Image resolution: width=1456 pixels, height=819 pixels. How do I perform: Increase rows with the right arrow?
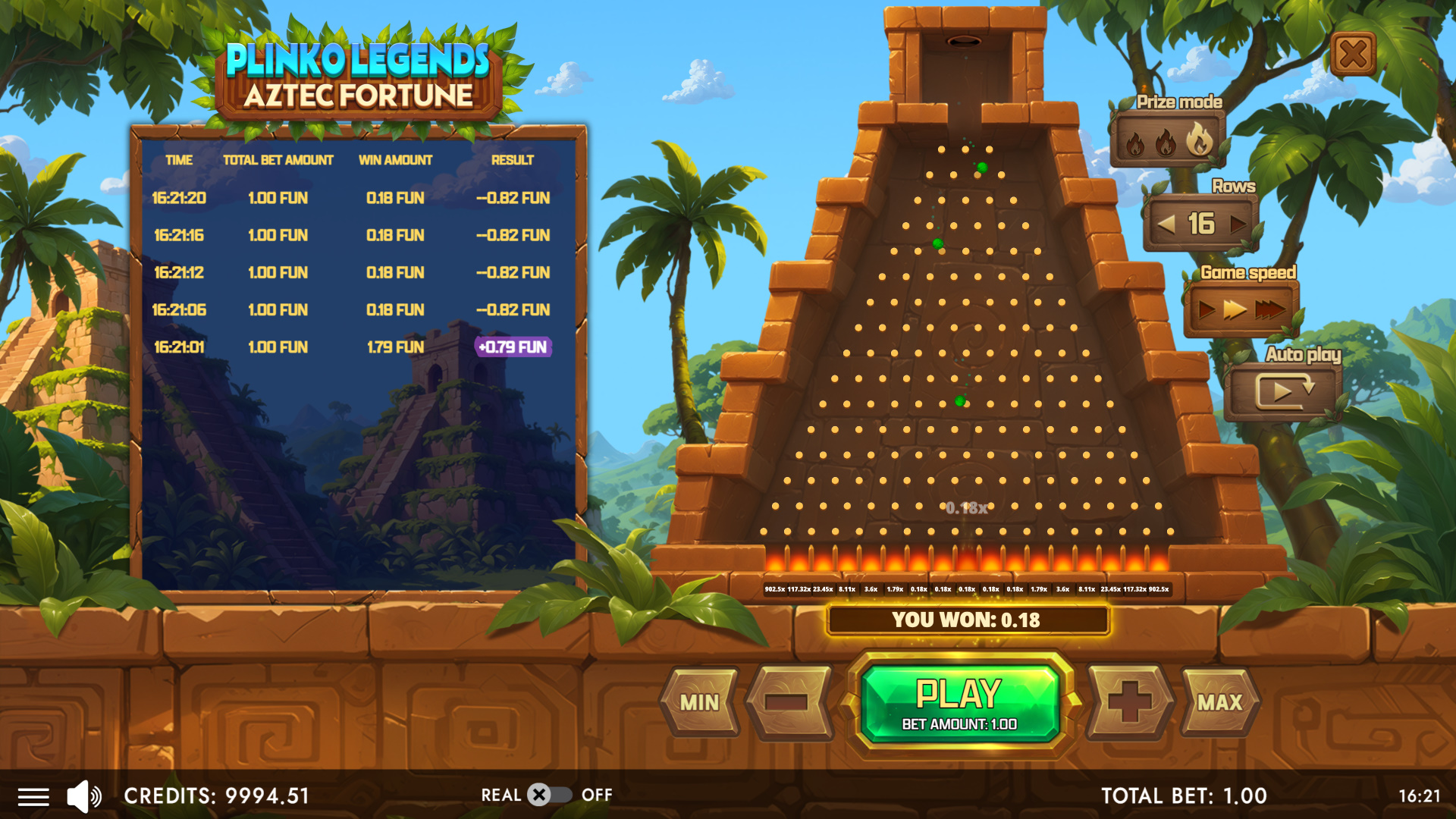[x=1238, y=224]
